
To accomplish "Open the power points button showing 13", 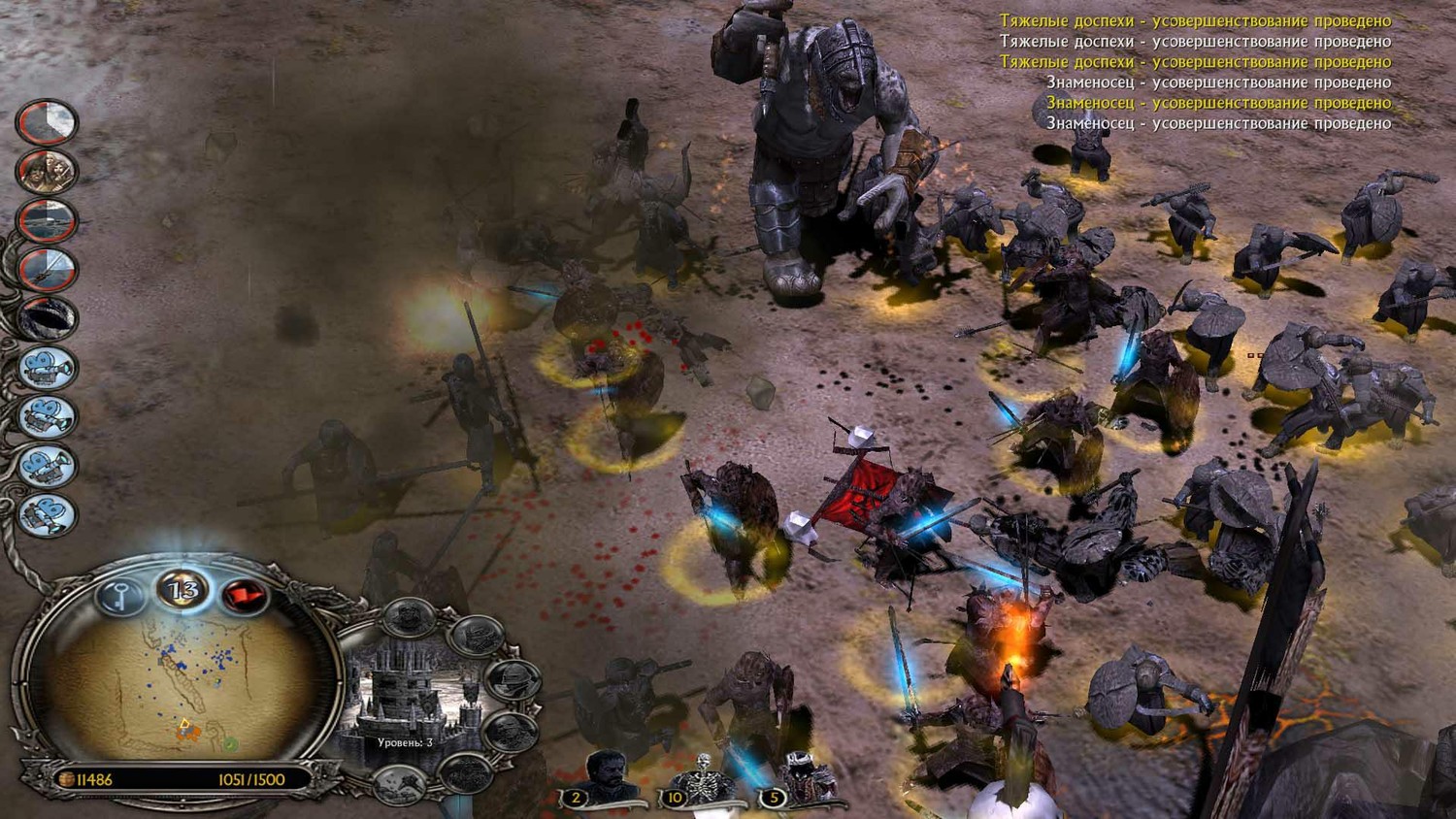I will click(x=182, y=589).
